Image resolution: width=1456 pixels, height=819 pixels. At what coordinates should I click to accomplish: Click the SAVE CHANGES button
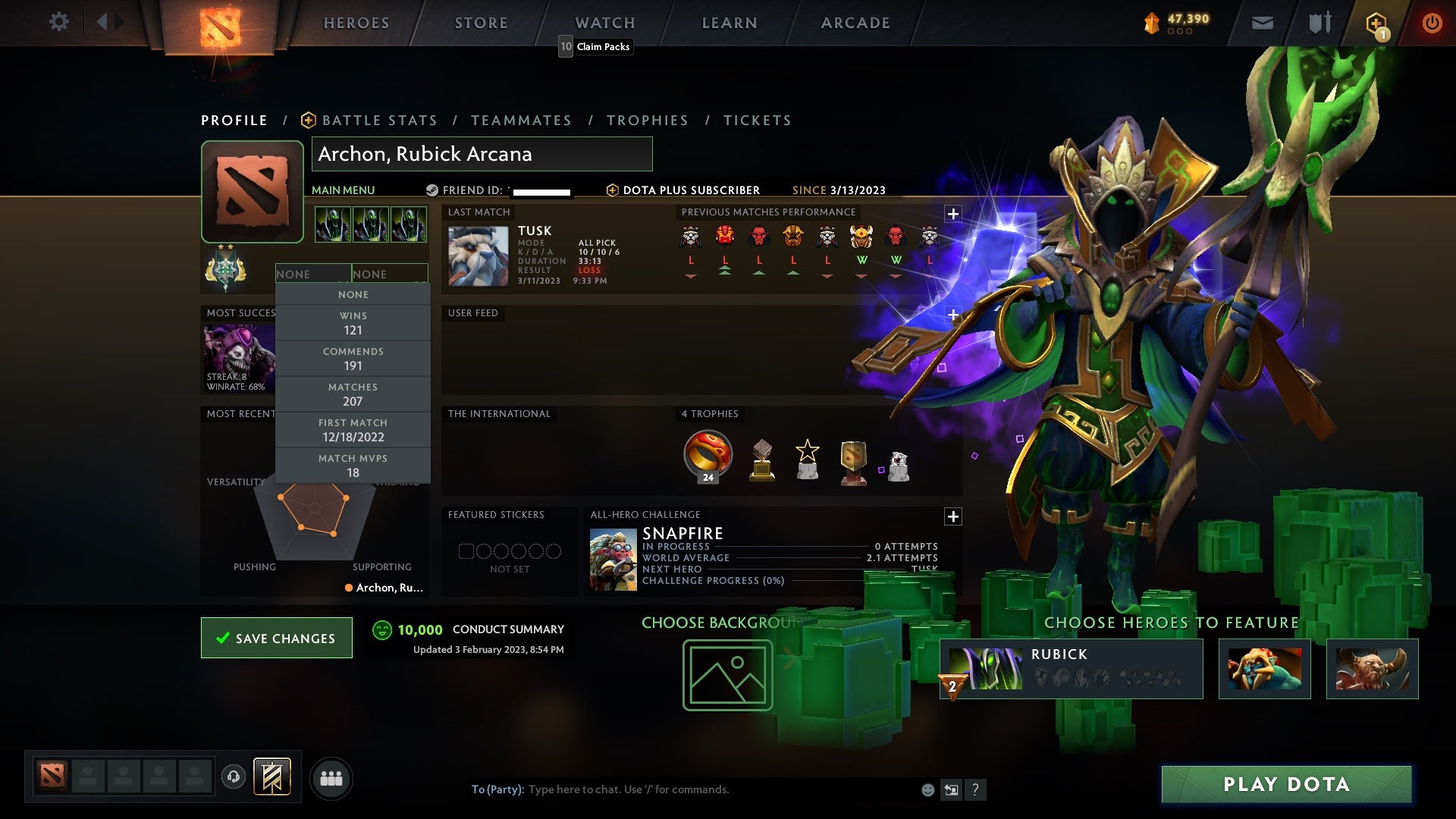276,638
